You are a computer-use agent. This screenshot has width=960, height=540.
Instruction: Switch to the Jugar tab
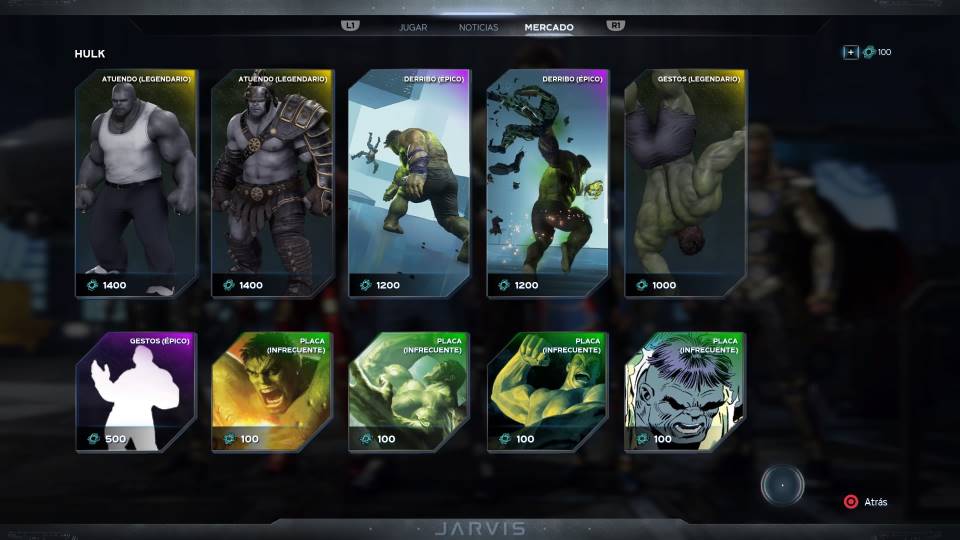[413, 27]
